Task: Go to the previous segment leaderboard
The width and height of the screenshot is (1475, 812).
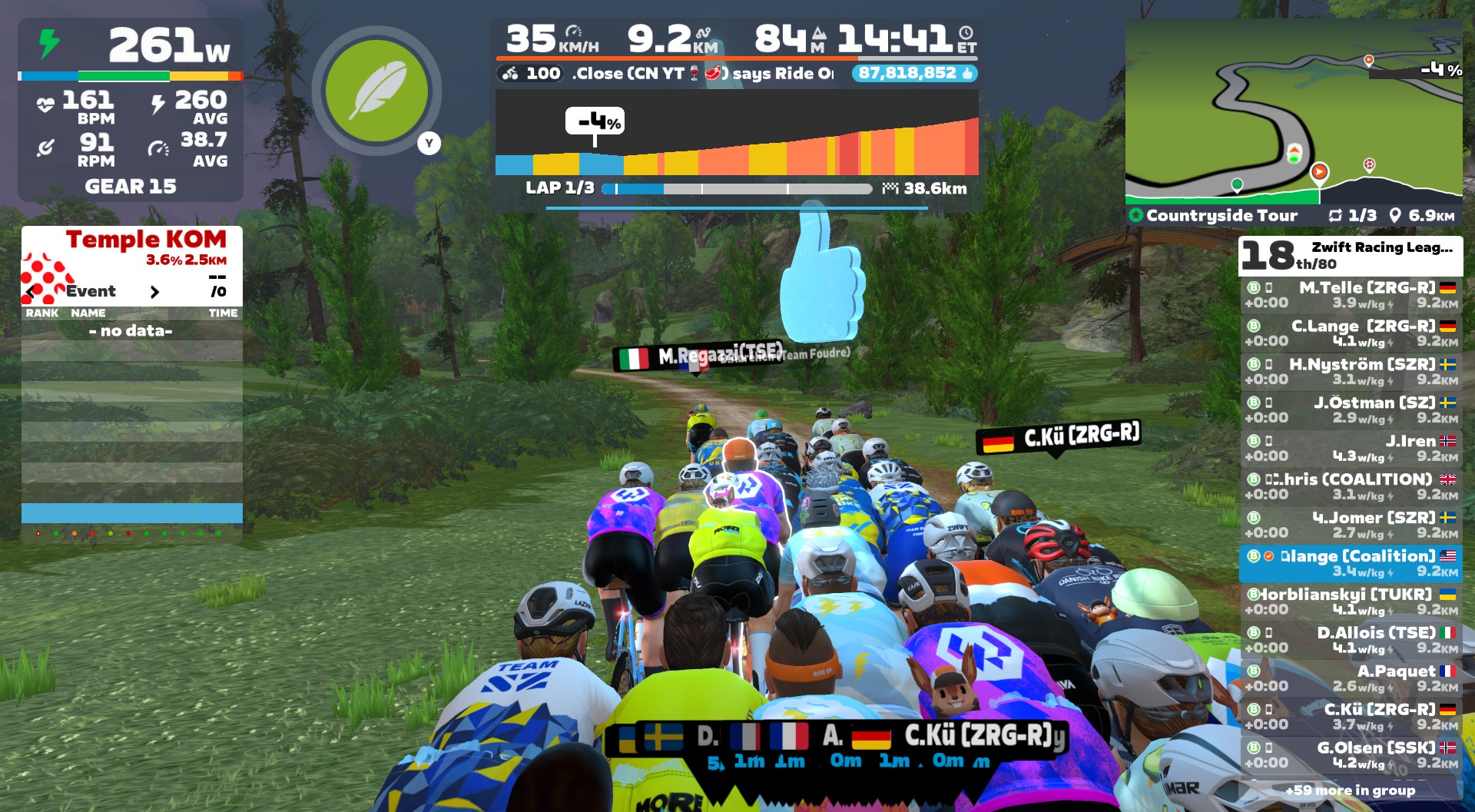Action: 31,292
